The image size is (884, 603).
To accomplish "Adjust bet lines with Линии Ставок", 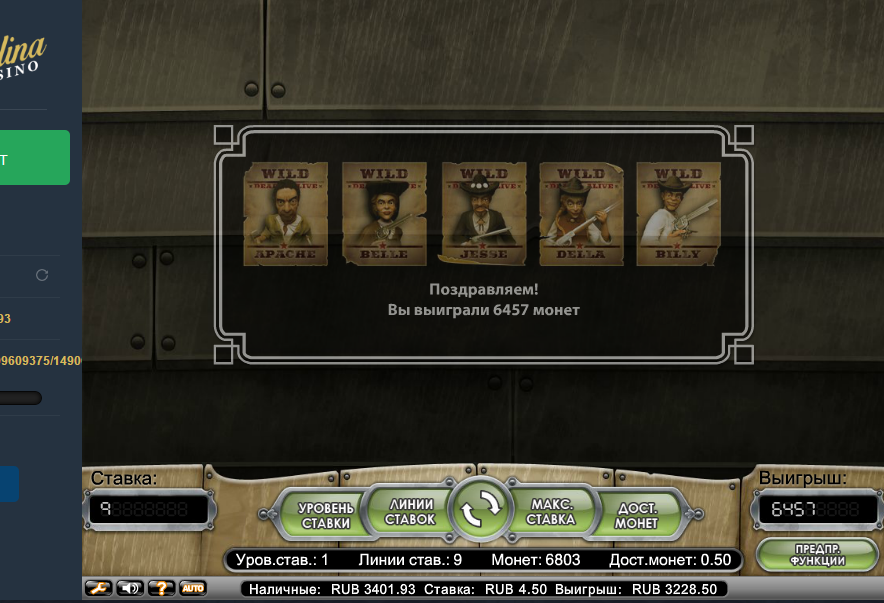I will click(410, 512).
